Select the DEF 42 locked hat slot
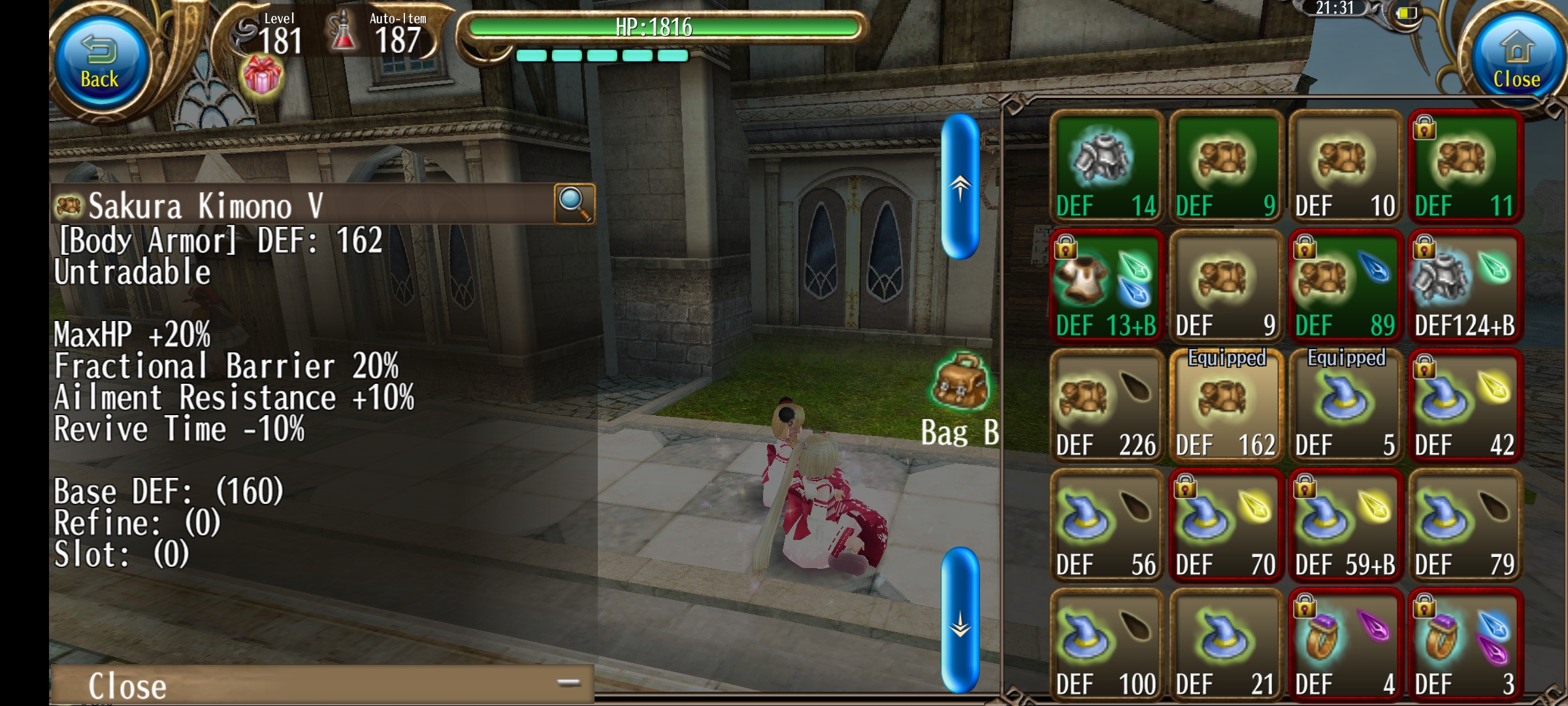 tap(1465, 406)
